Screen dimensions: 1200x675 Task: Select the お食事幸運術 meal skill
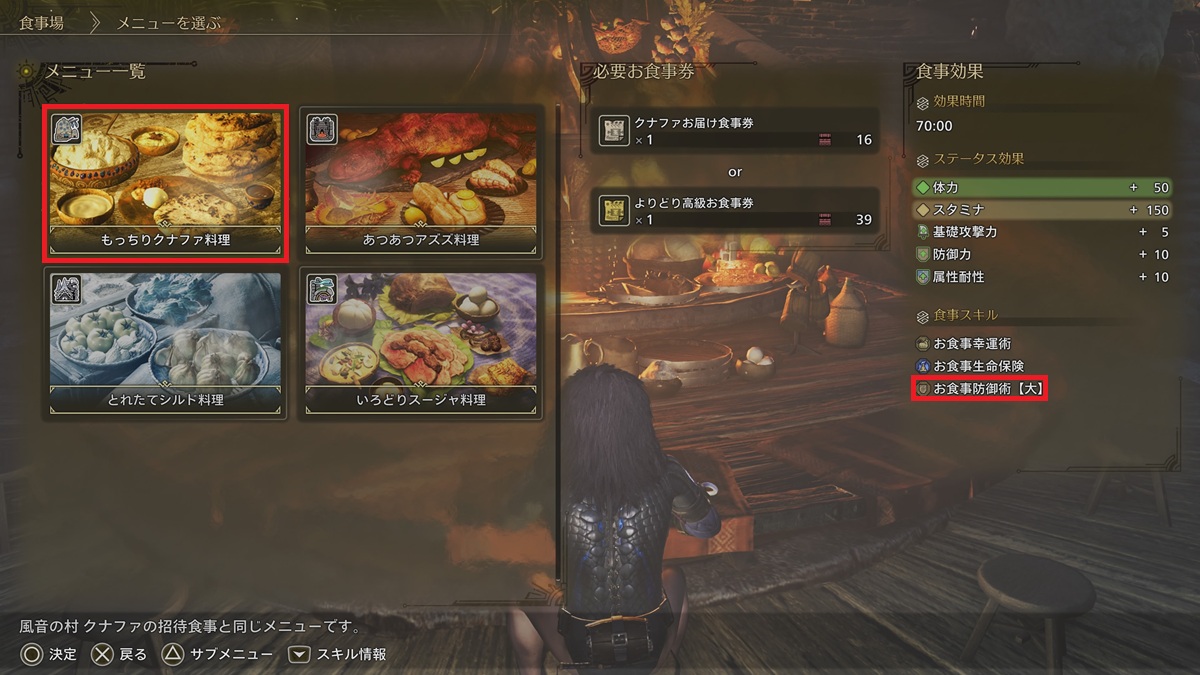coord(970,344)
